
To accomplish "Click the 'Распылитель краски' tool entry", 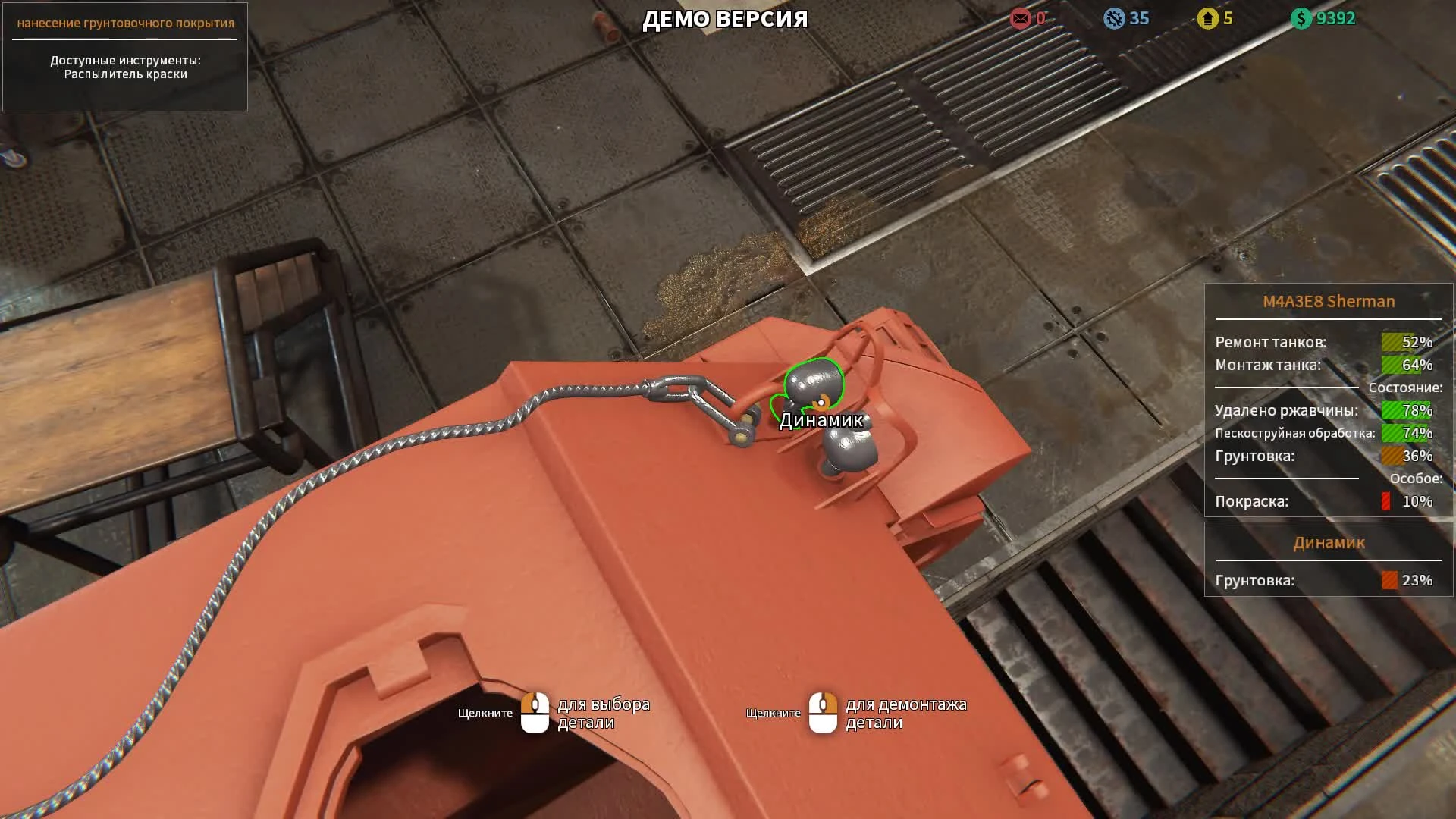I will point(125,76).
